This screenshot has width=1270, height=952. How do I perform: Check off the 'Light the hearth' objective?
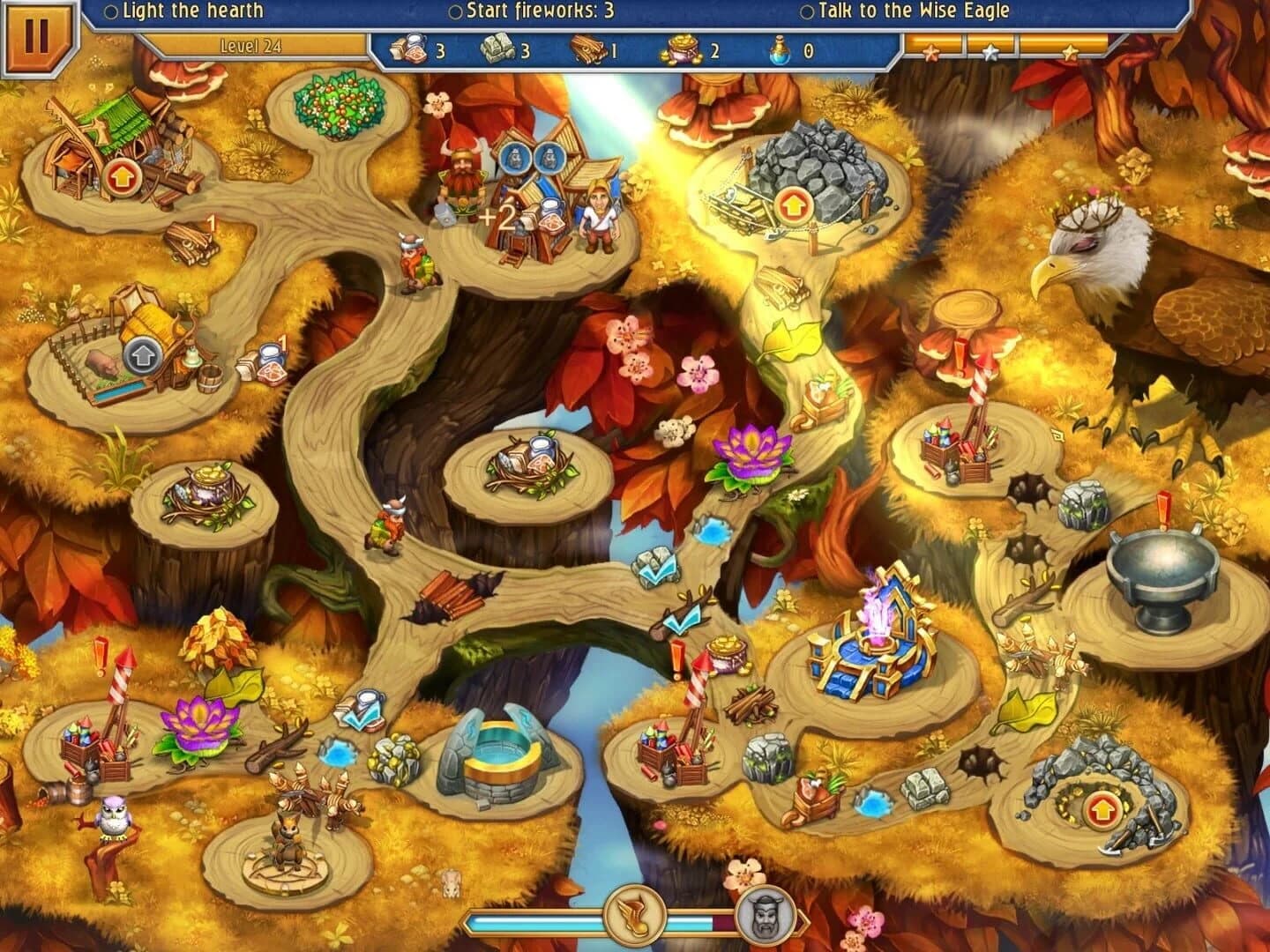(110, 11)
